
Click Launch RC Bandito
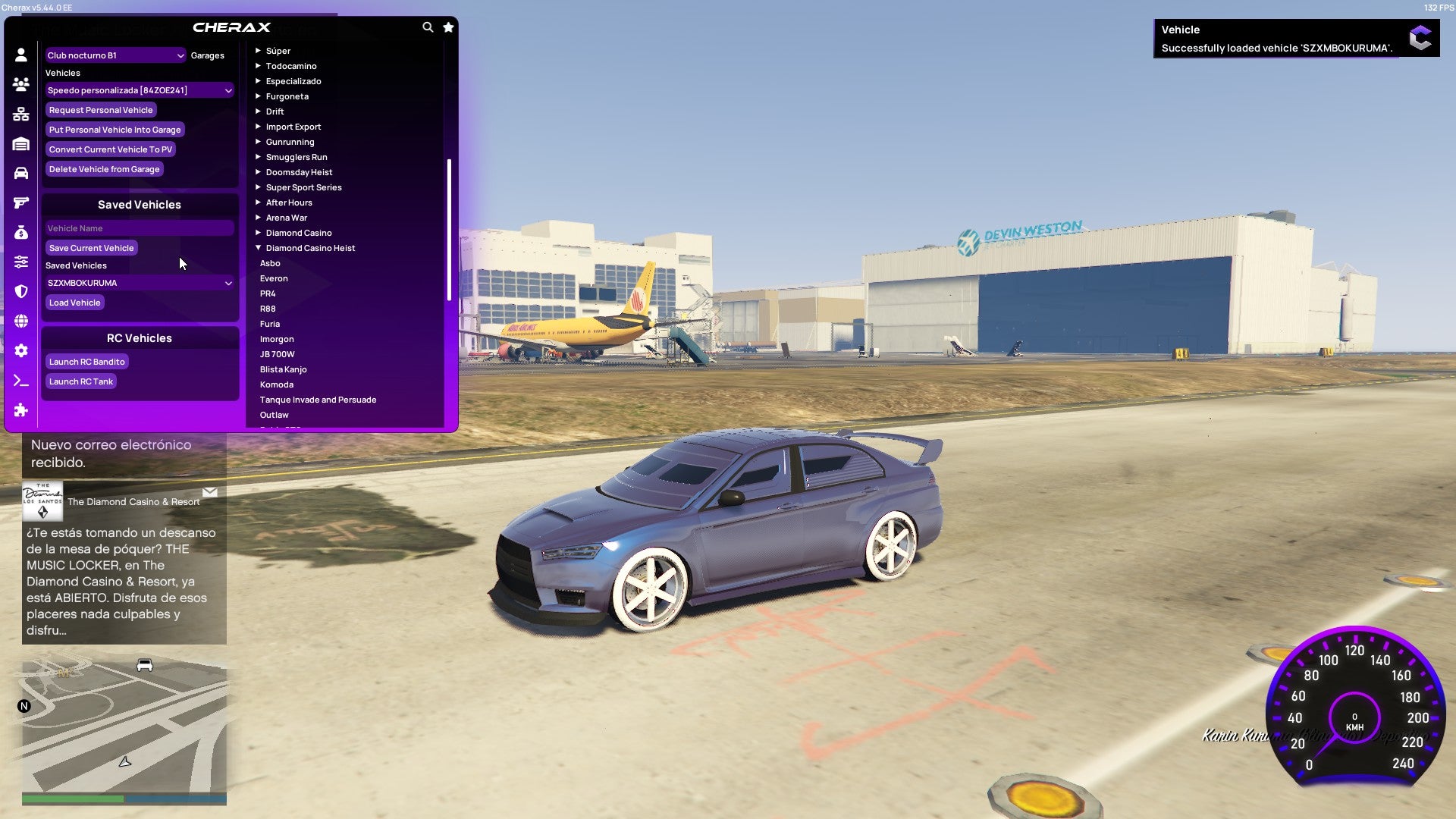86,362
